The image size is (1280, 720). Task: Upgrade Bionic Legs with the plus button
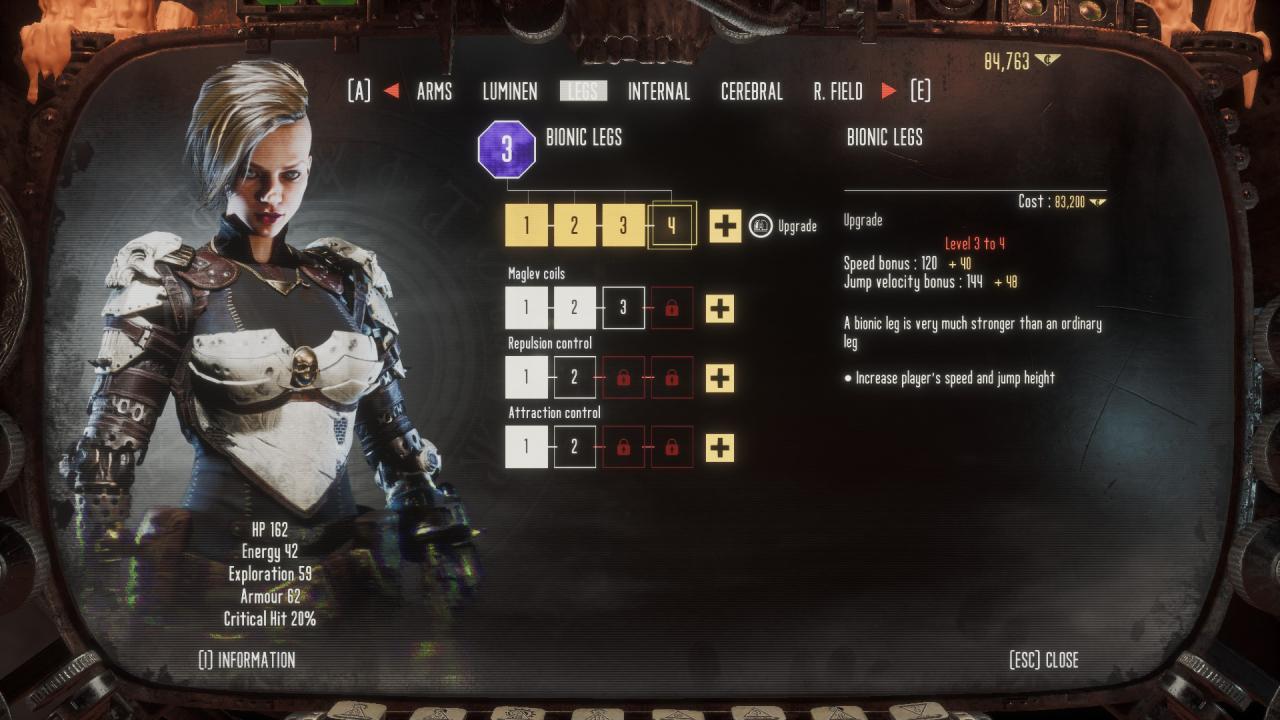point(725,225)
